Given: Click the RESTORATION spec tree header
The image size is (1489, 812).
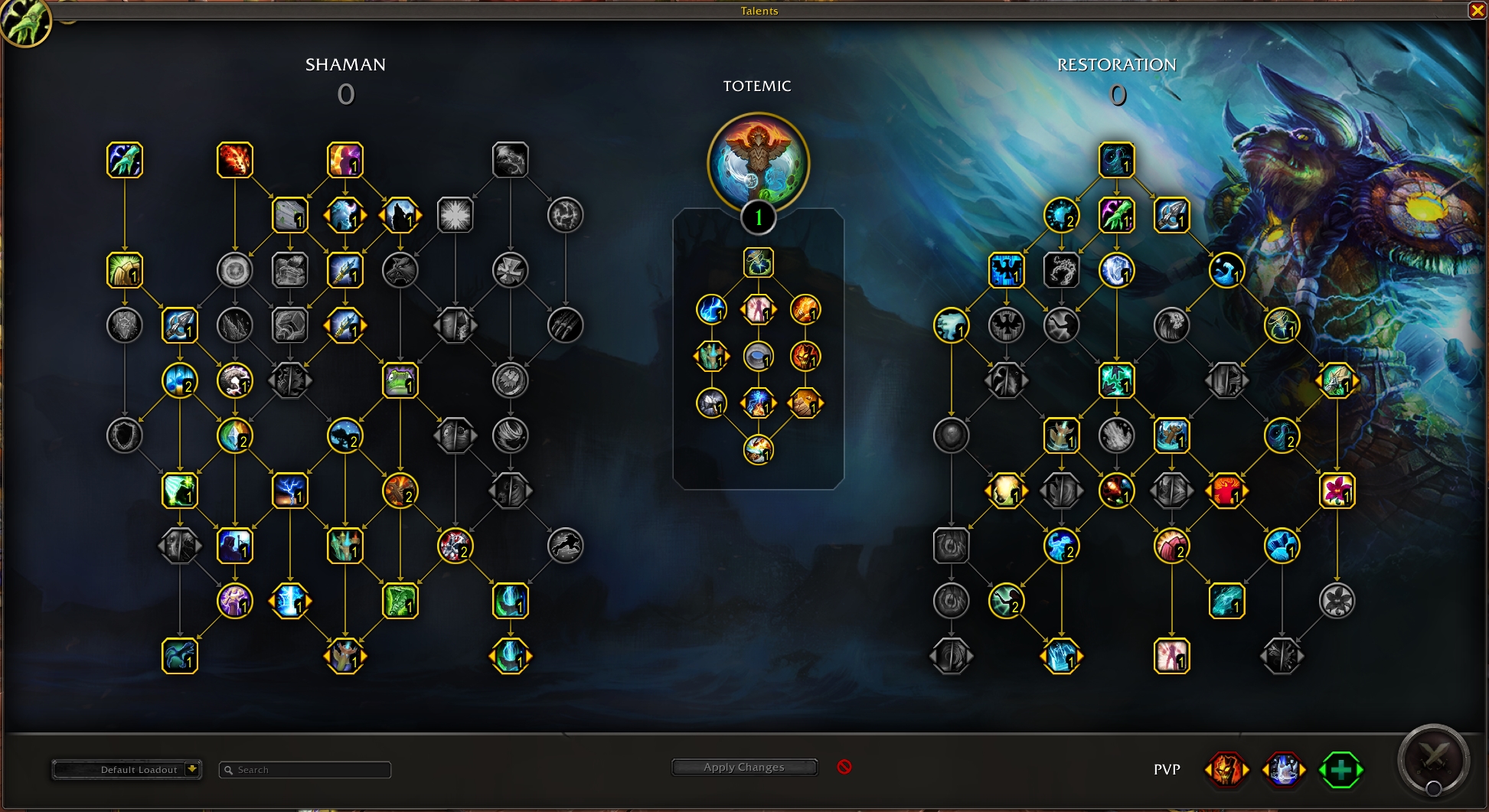Looking at the screenshot, I should pyautogui.click(x=1117, y=65).
